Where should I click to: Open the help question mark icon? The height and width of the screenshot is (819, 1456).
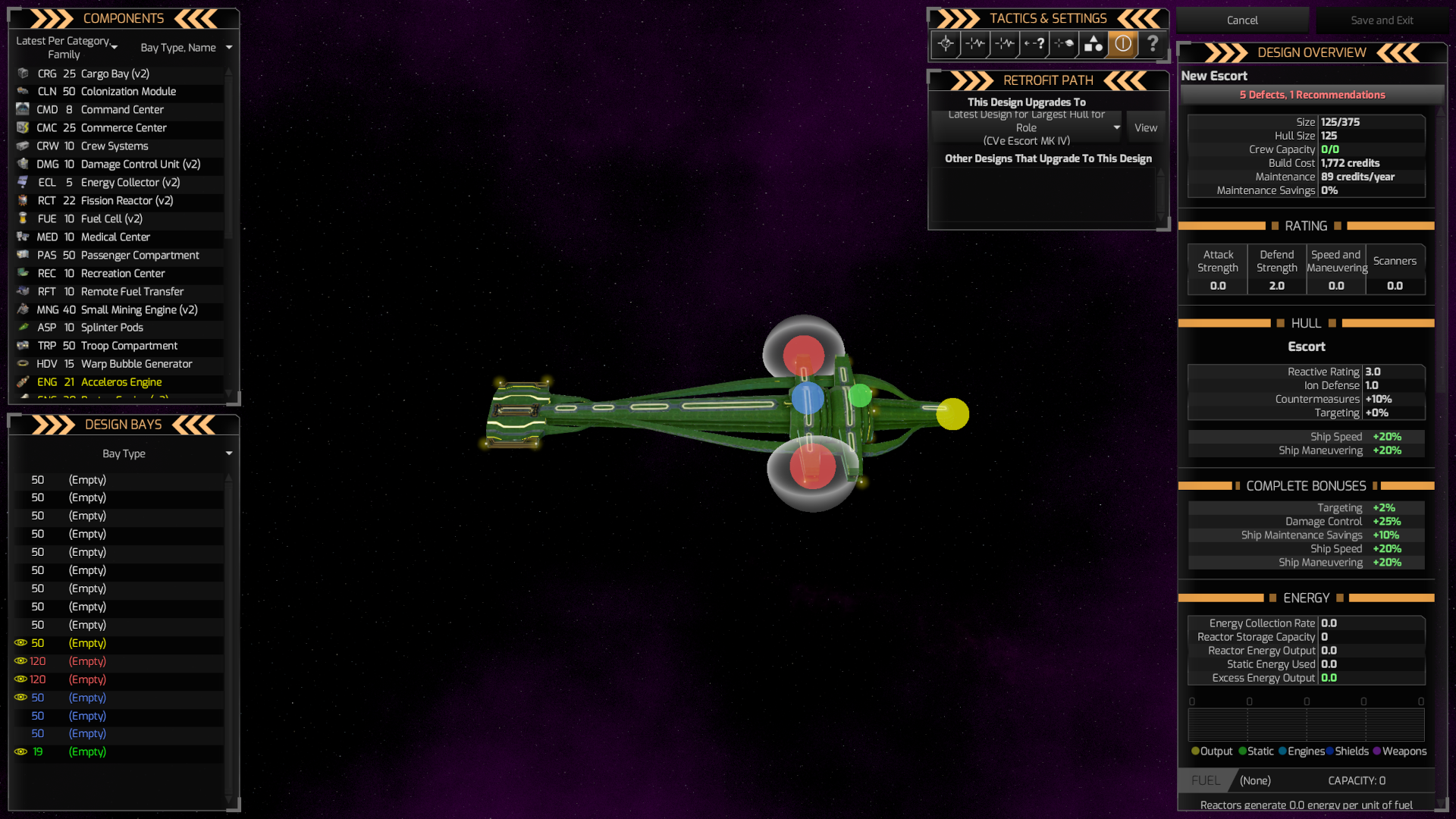(x=1153, y=44)
